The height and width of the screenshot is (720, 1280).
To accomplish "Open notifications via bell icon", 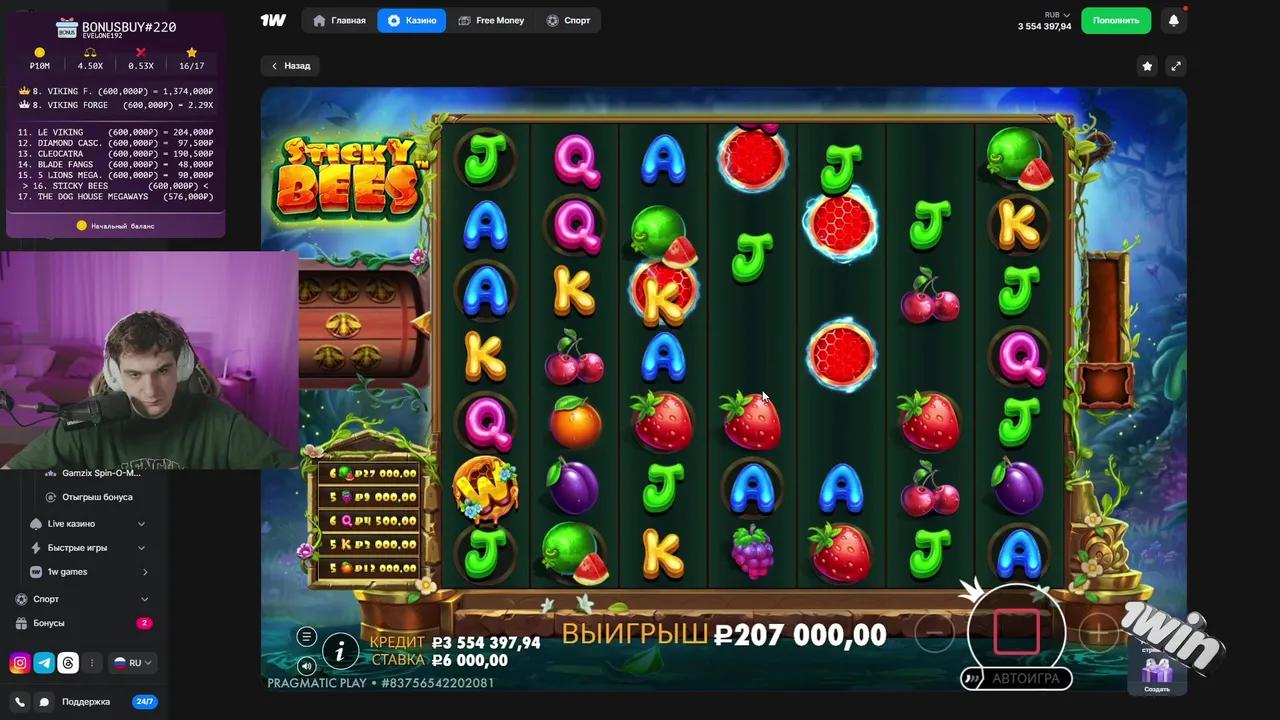I will [1174, 20].
